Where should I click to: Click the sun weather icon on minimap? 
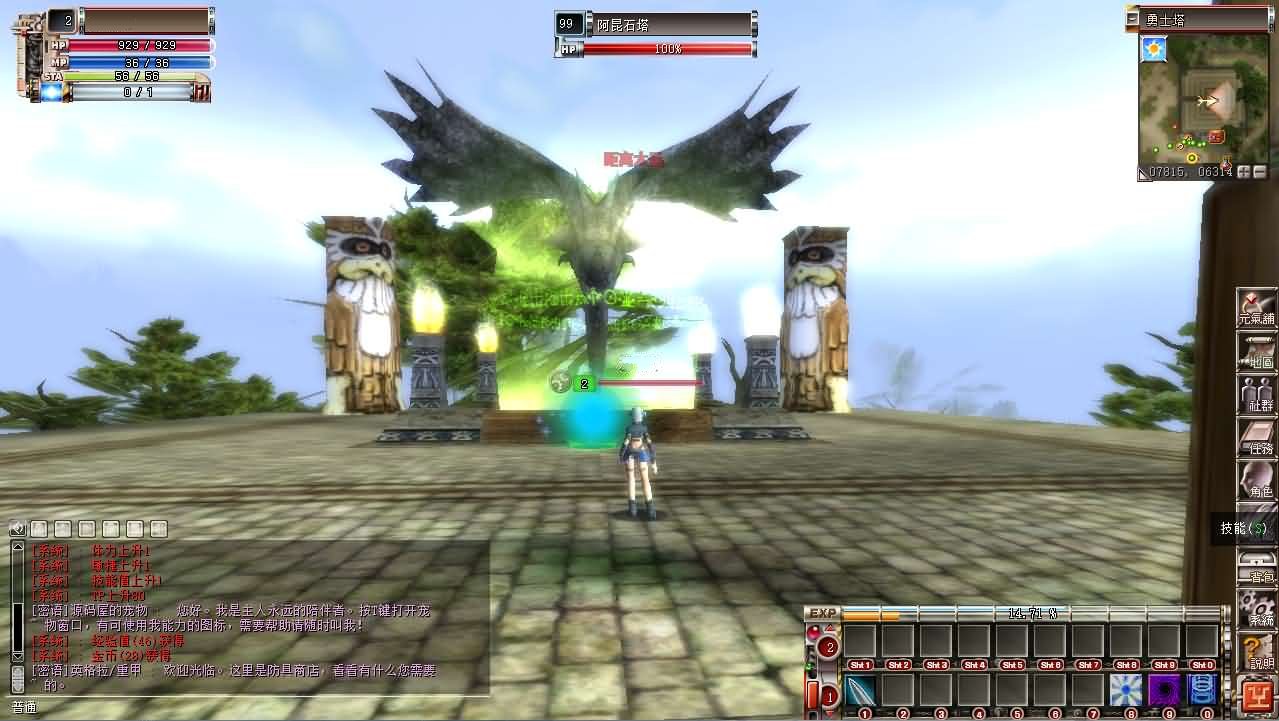[x=1154, y=48]
